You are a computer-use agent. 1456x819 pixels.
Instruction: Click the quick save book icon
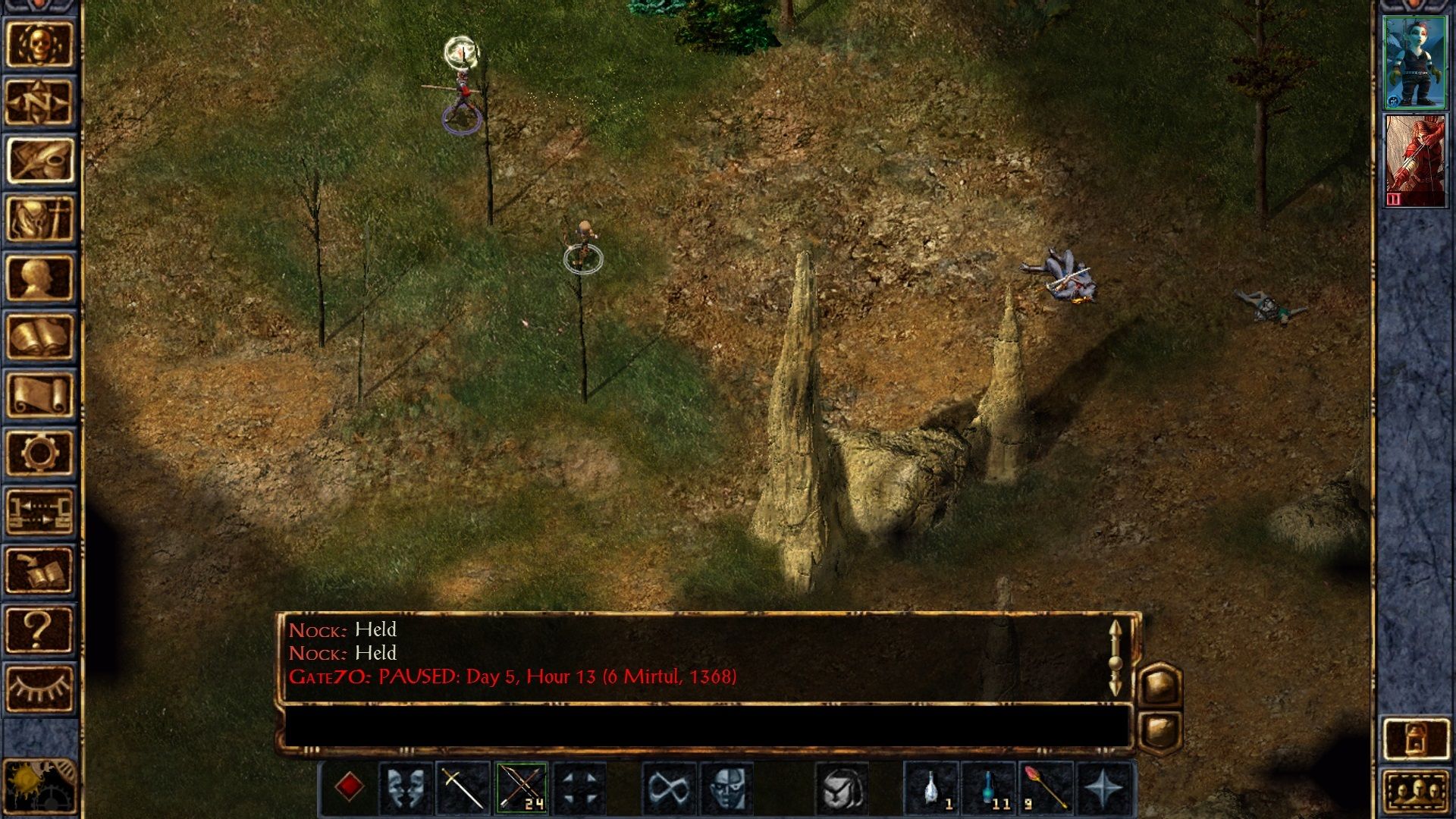click(39, 570)
